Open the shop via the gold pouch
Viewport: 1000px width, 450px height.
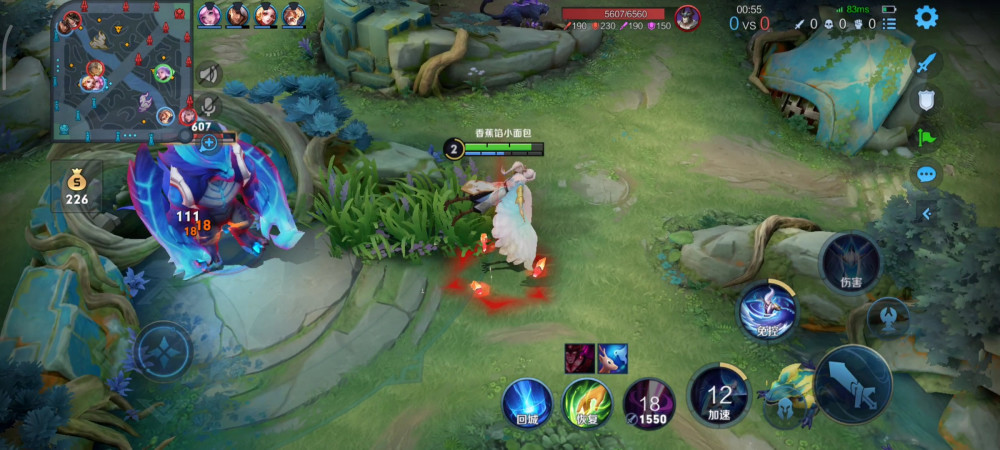point(77,187)
